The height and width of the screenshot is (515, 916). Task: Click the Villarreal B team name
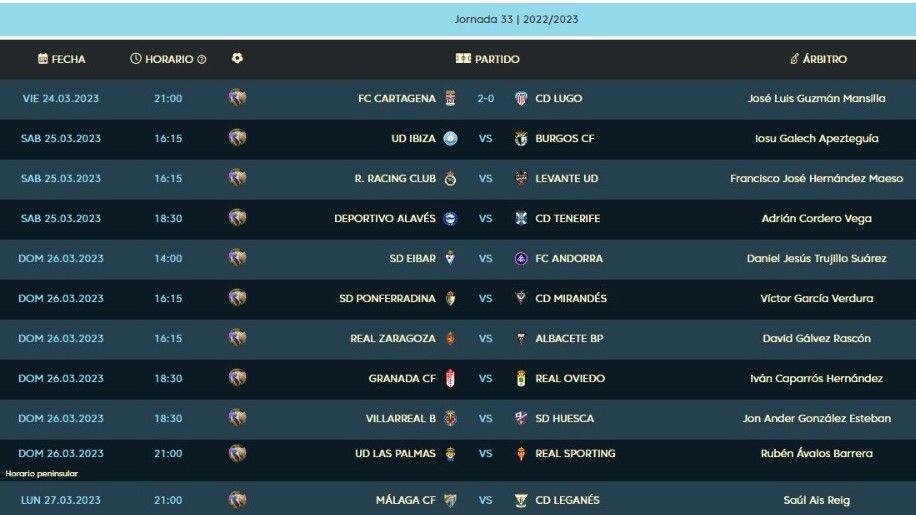(401, 418)
